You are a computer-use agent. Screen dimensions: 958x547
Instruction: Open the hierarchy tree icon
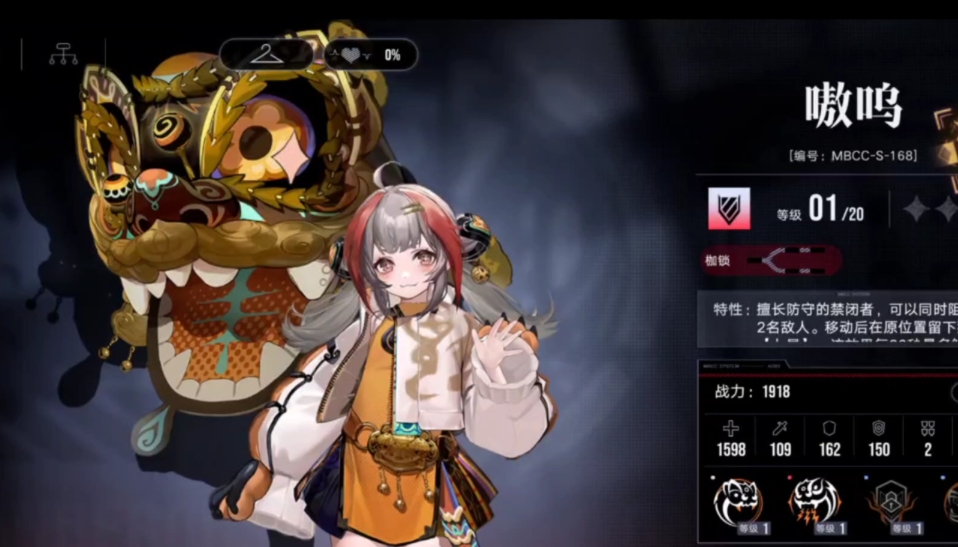click(x=63, y=56)
